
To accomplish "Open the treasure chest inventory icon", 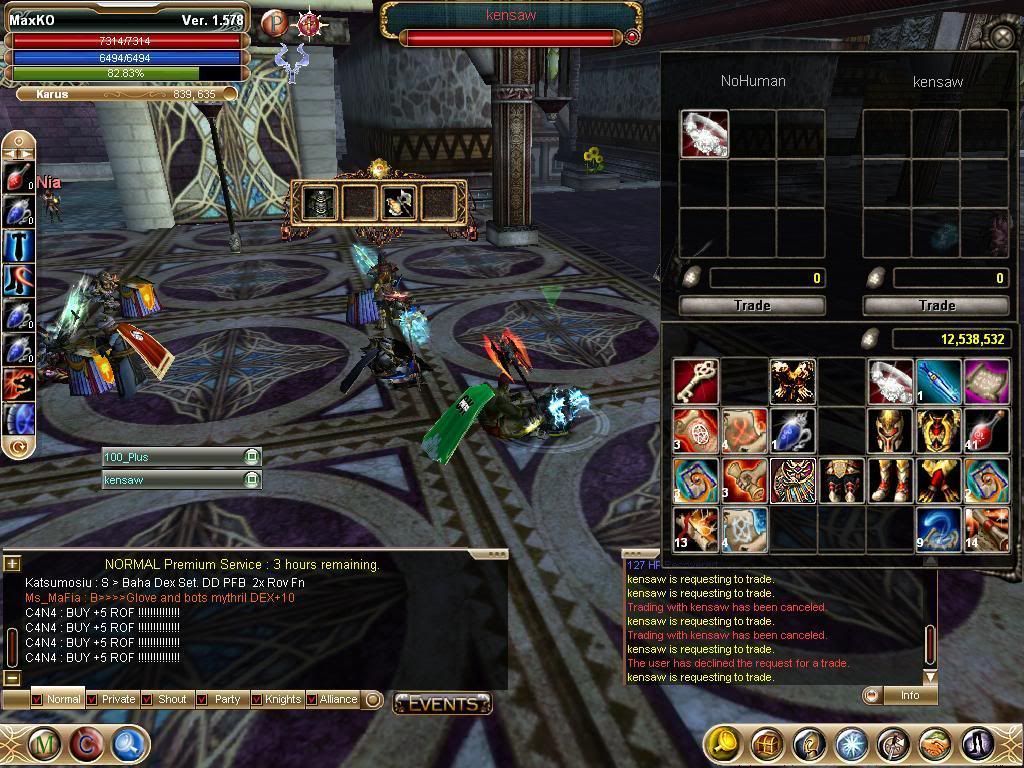I will [x=767, y=744].
